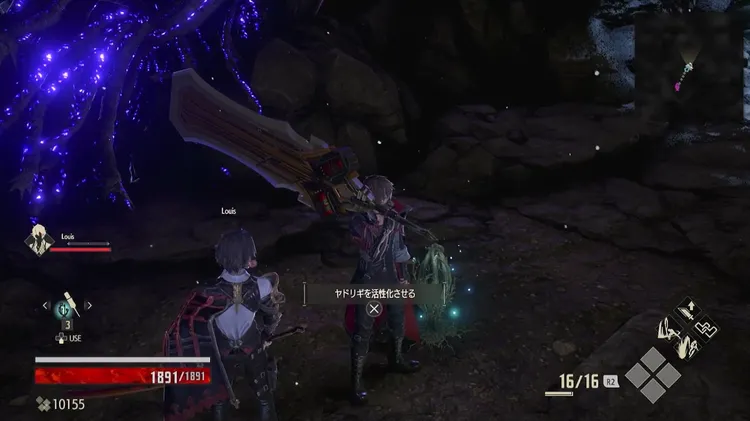Select Louis's companion portrait
The height and width of the screenshot is (421, 750).
40,243
